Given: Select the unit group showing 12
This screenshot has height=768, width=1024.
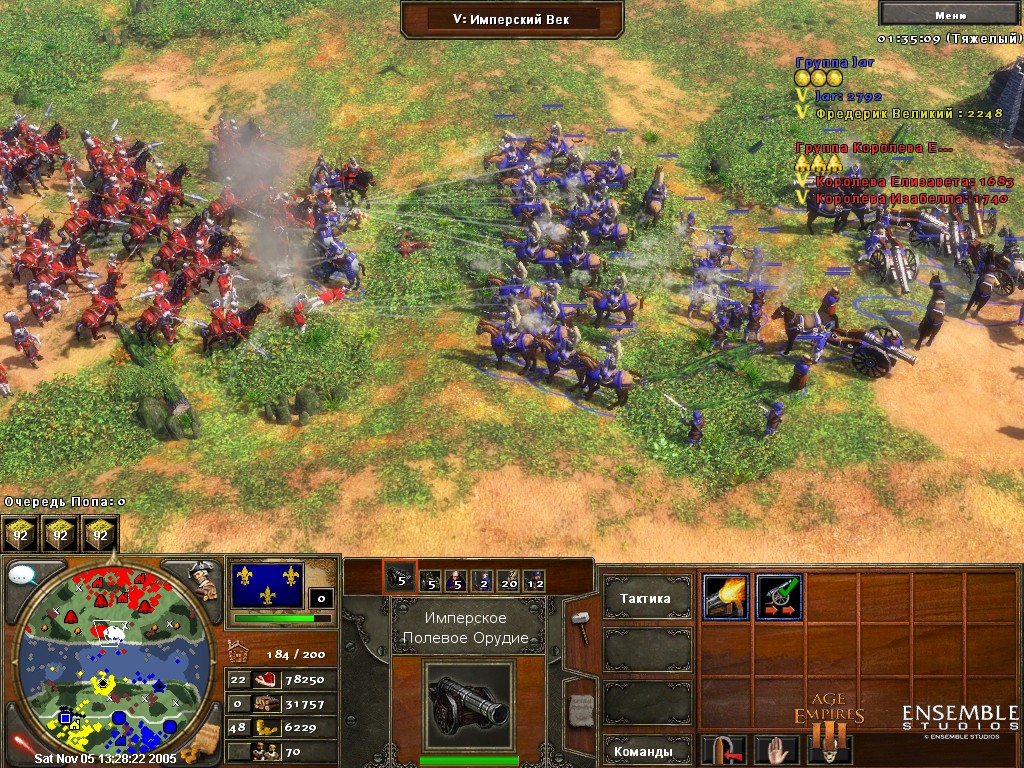Looking at the screenshot, I should [x=535, y=579].
